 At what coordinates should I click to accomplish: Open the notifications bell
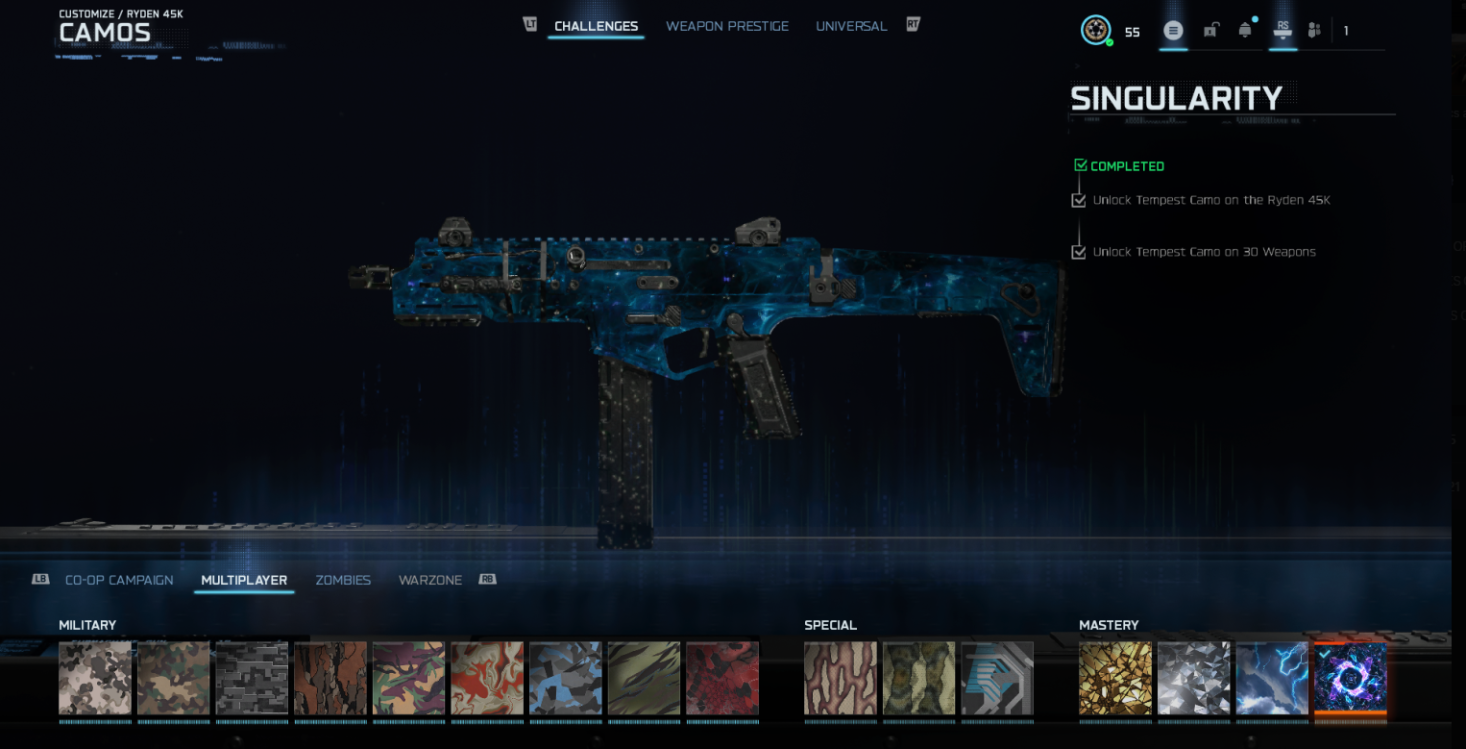[1245, 30]
